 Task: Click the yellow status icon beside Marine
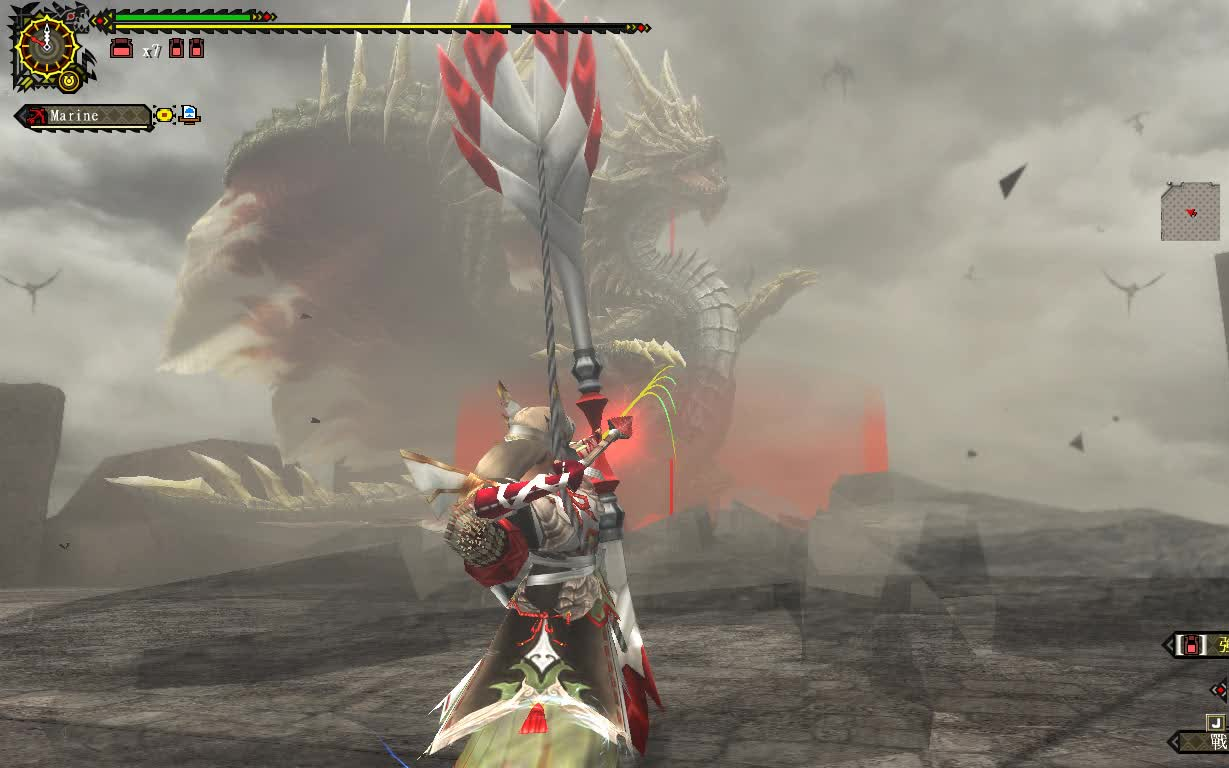coord(164,116)
